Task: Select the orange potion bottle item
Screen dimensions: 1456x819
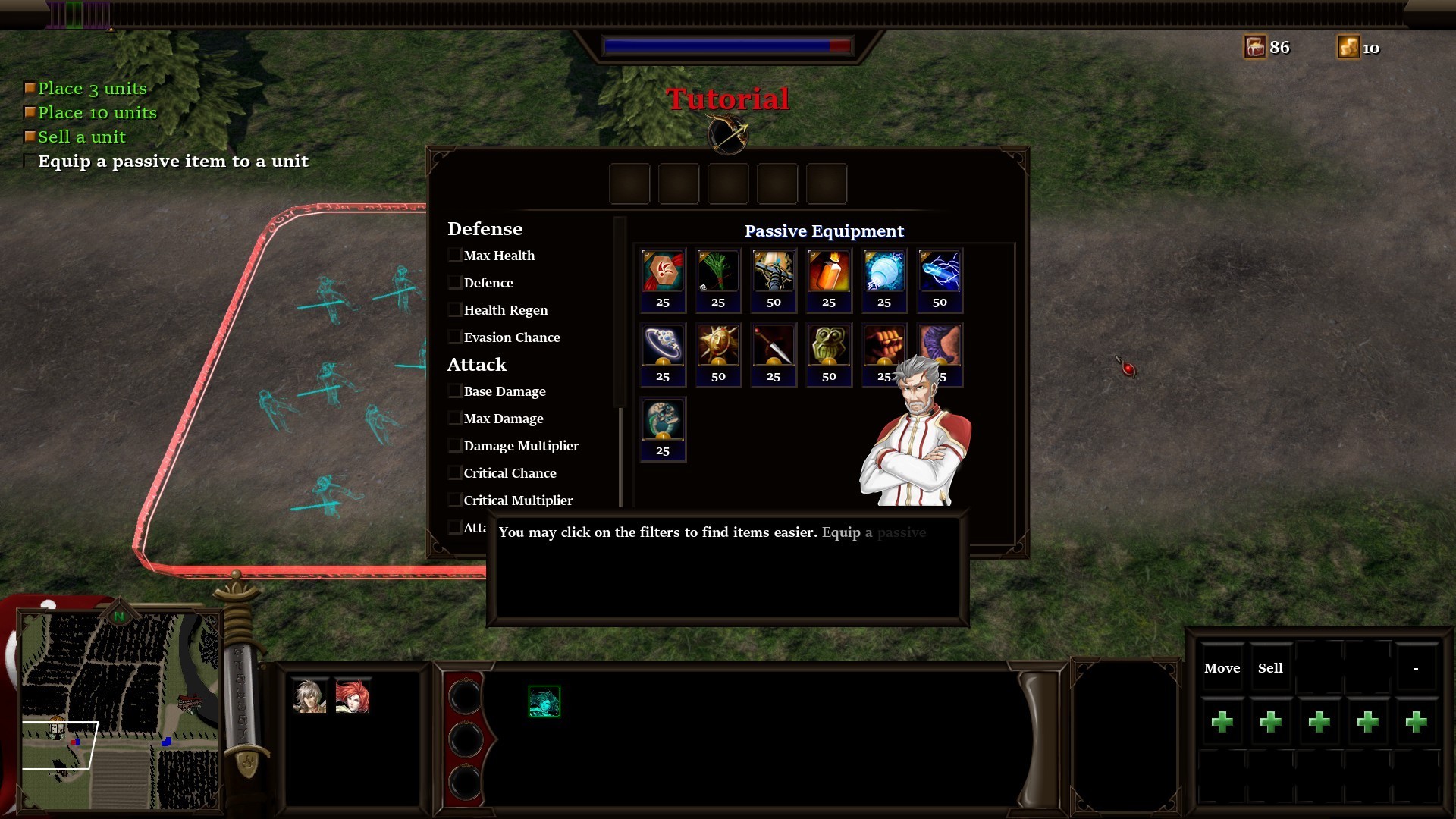Action: point(828,271)
